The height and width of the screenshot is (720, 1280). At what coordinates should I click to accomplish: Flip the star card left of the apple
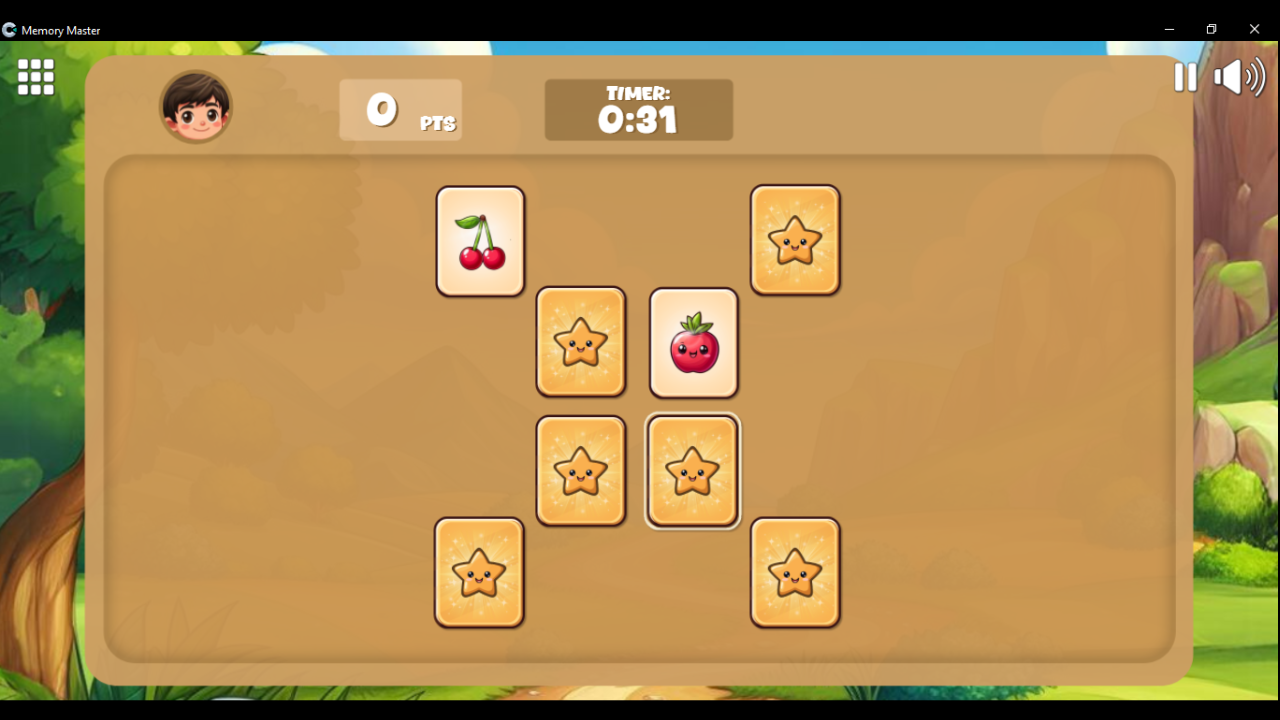pyautogui.click(x=581, y=342)
